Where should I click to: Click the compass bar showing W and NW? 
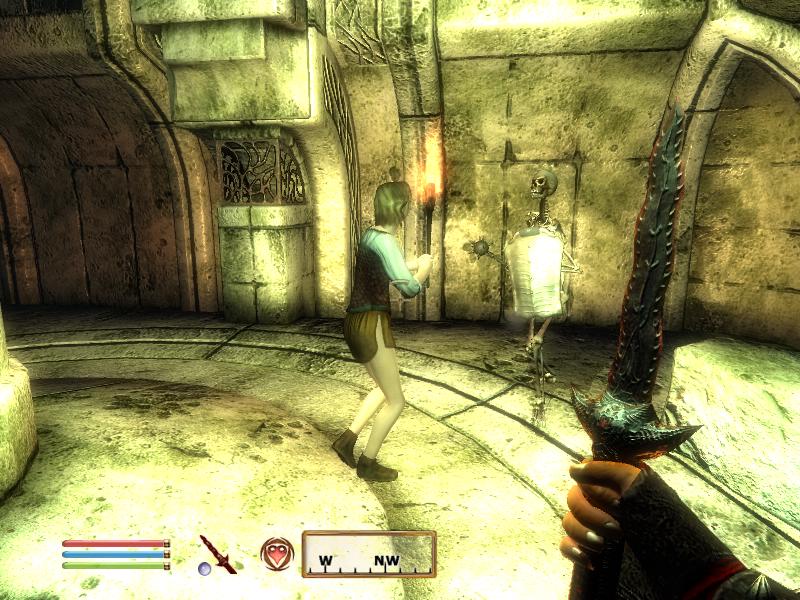(x=369, y=554)
